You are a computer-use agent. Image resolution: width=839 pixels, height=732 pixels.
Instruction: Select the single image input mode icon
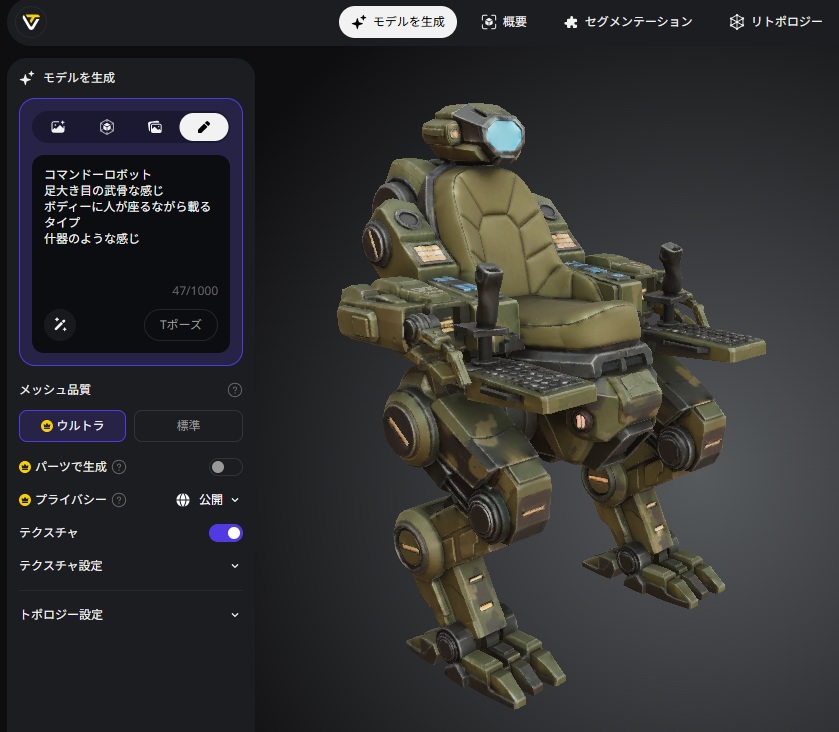(x=58, y=127)
